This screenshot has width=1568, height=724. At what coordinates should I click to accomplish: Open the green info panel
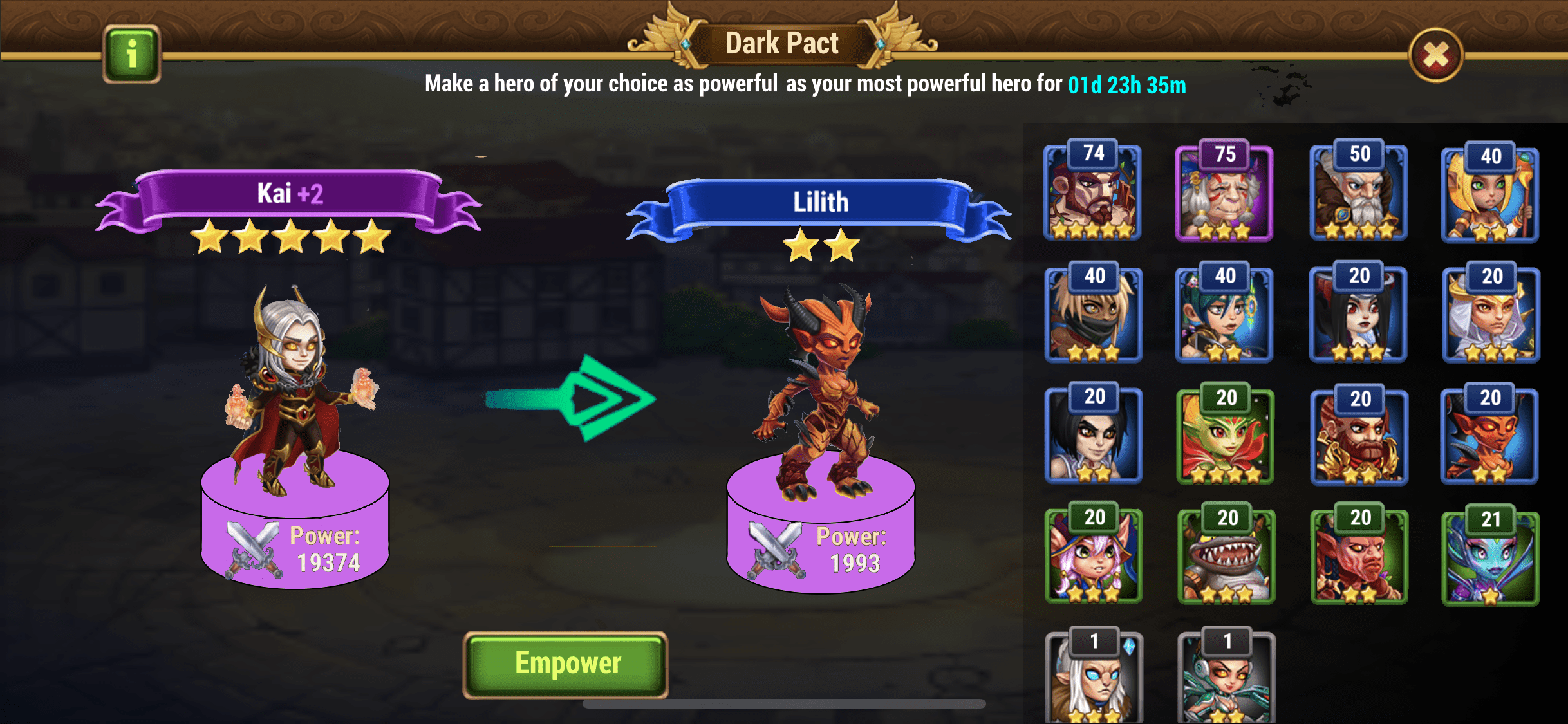point(131,54)
